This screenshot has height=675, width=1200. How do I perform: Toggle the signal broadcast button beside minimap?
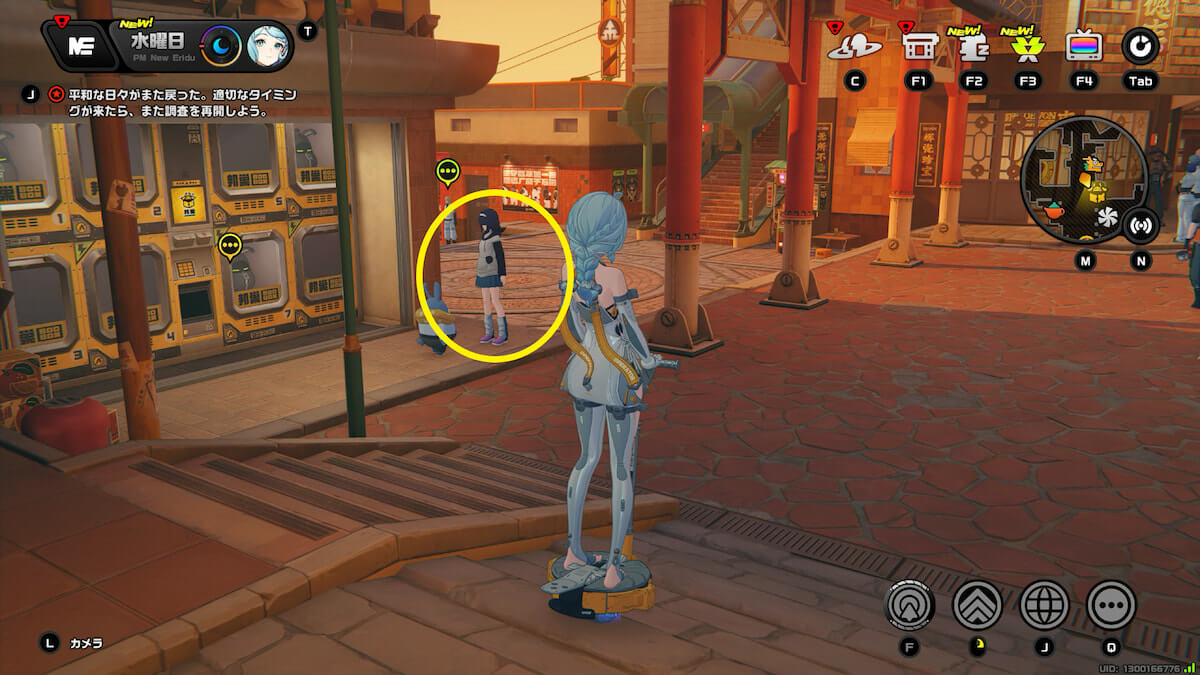click(x=1139, y=226)
